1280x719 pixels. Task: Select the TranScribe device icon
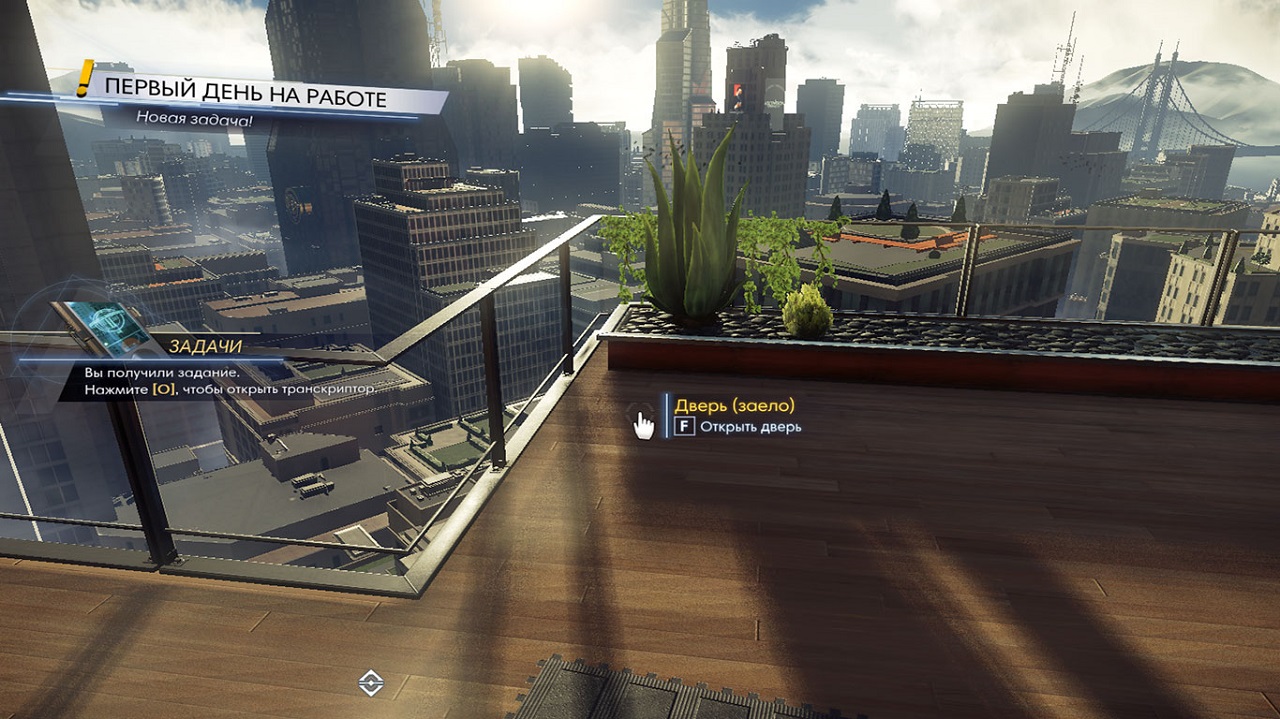click(102, 327)
